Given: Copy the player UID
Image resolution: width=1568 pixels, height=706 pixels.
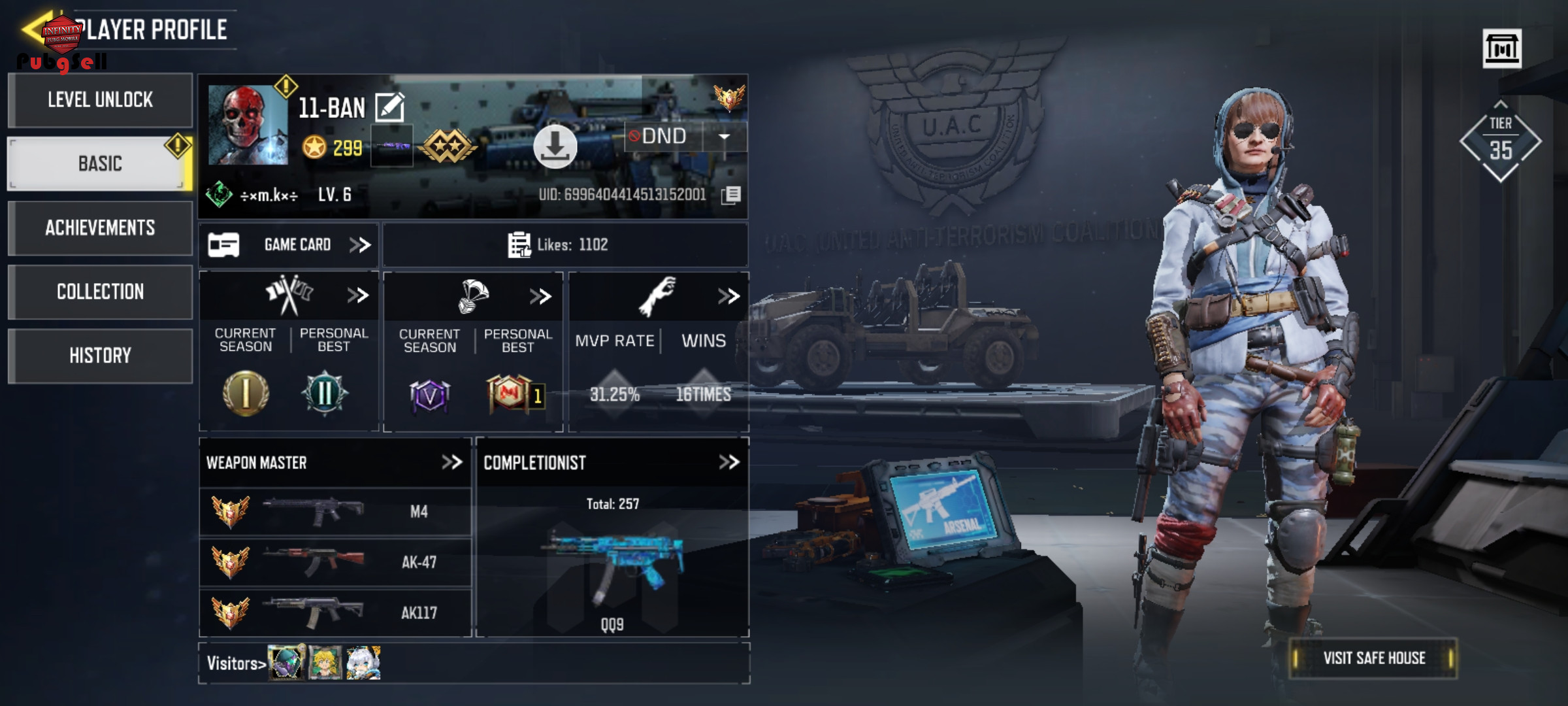Looking at the screenshot, I should tap(731, 195).
